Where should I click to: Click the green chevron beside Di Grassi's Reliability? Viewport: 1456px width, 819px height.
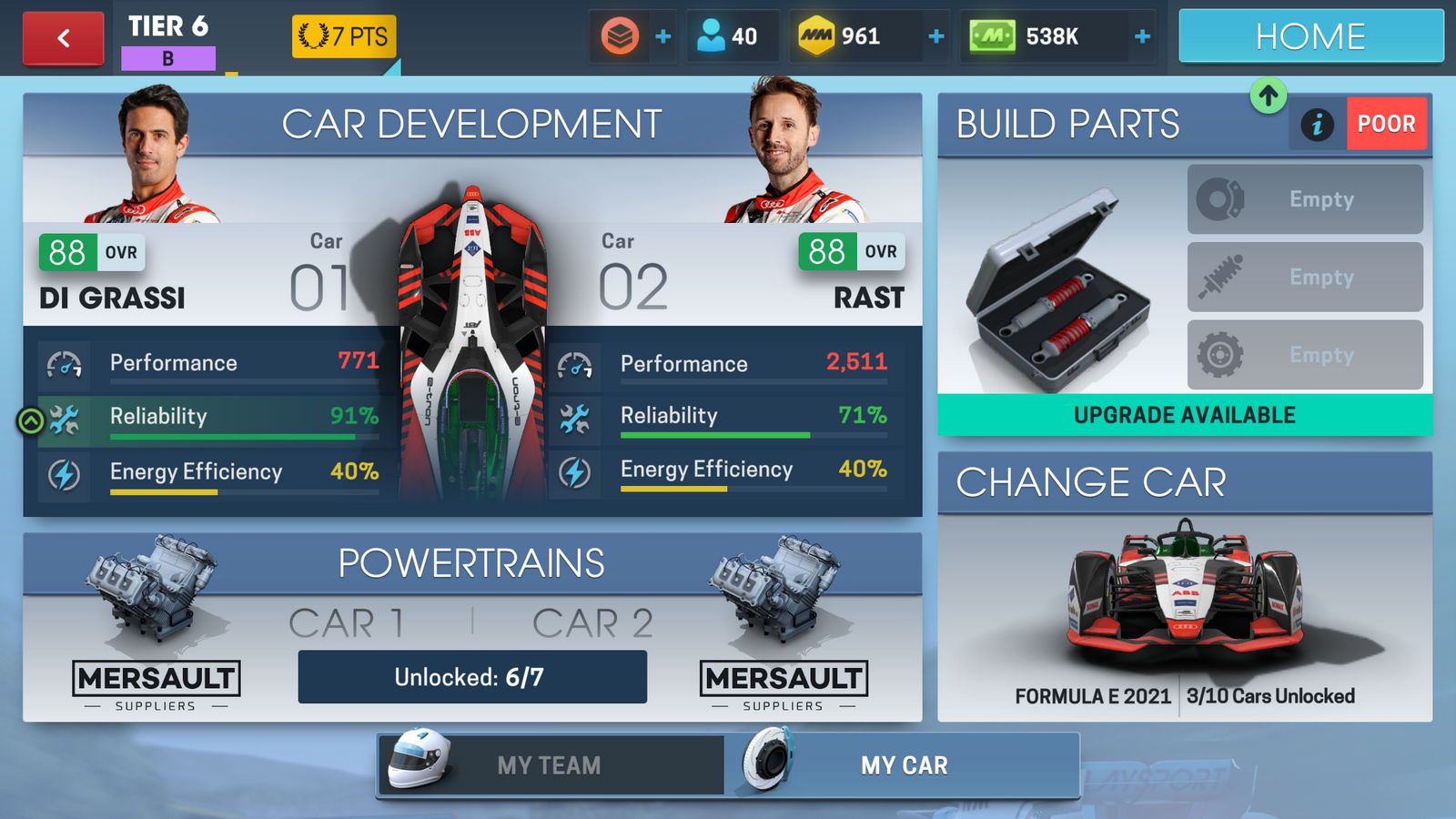(30, 420)
